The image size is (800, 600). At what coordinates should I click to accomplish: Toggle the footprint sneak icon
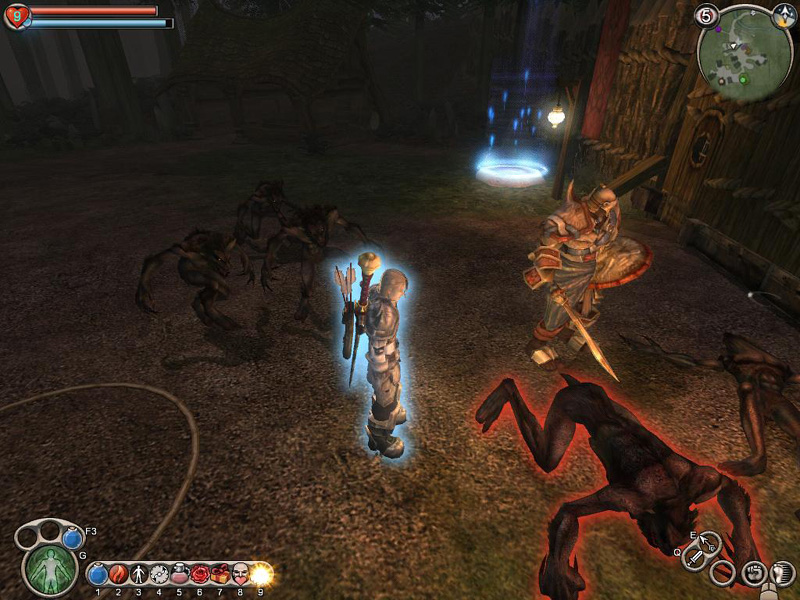(x=784, y=574)
